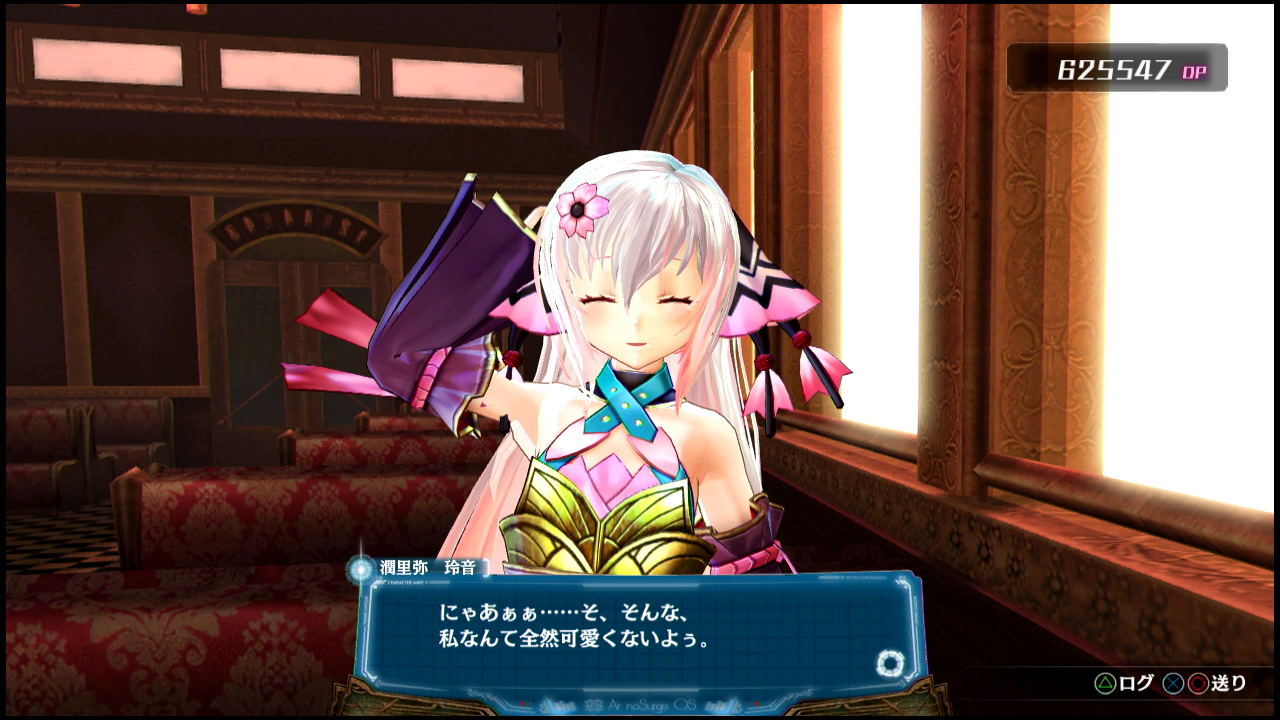Image resolution: width=1280 pixels, height=720 pixels.
Task: Advance the dialogue by clicking the blue text box
Action: [x=640, y=630]
